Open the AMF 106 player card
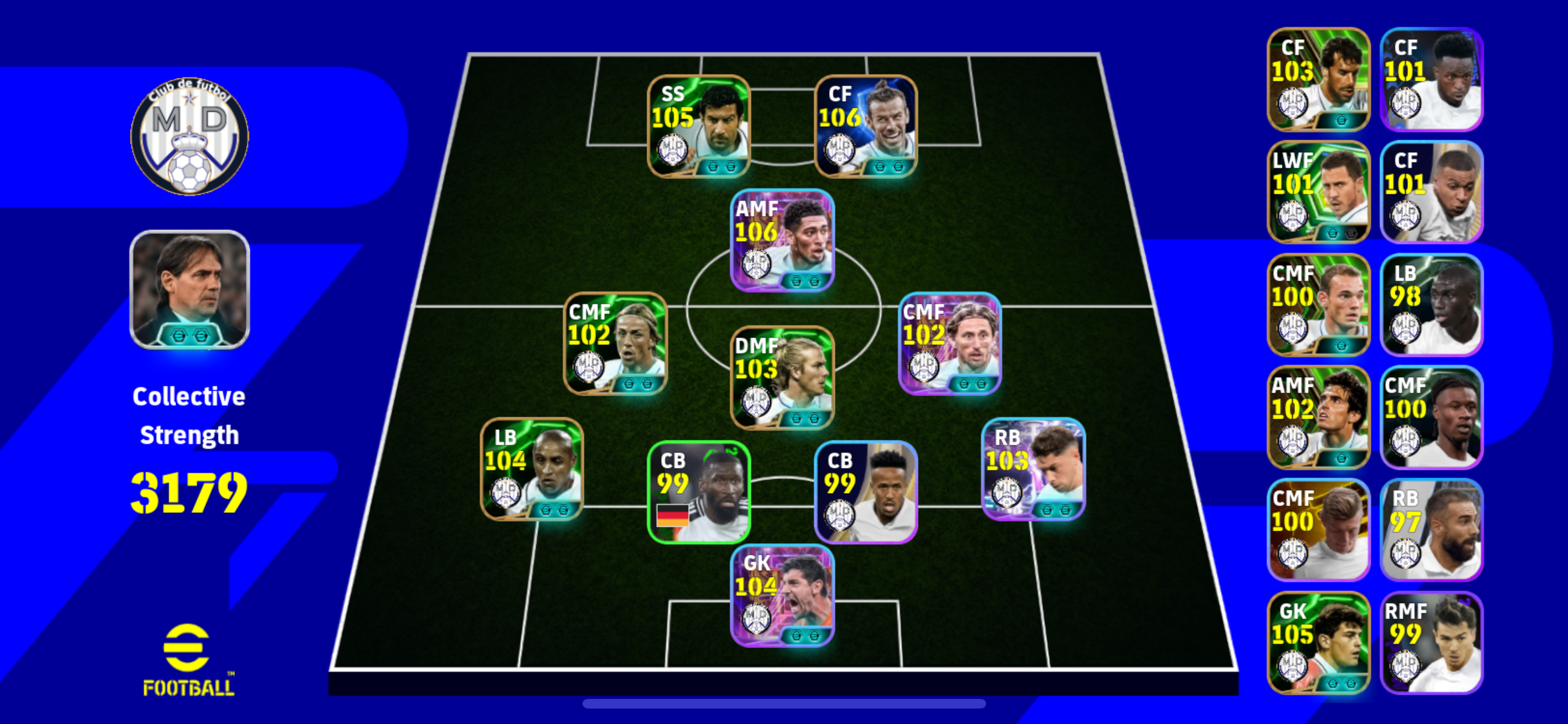 point(782,241)
